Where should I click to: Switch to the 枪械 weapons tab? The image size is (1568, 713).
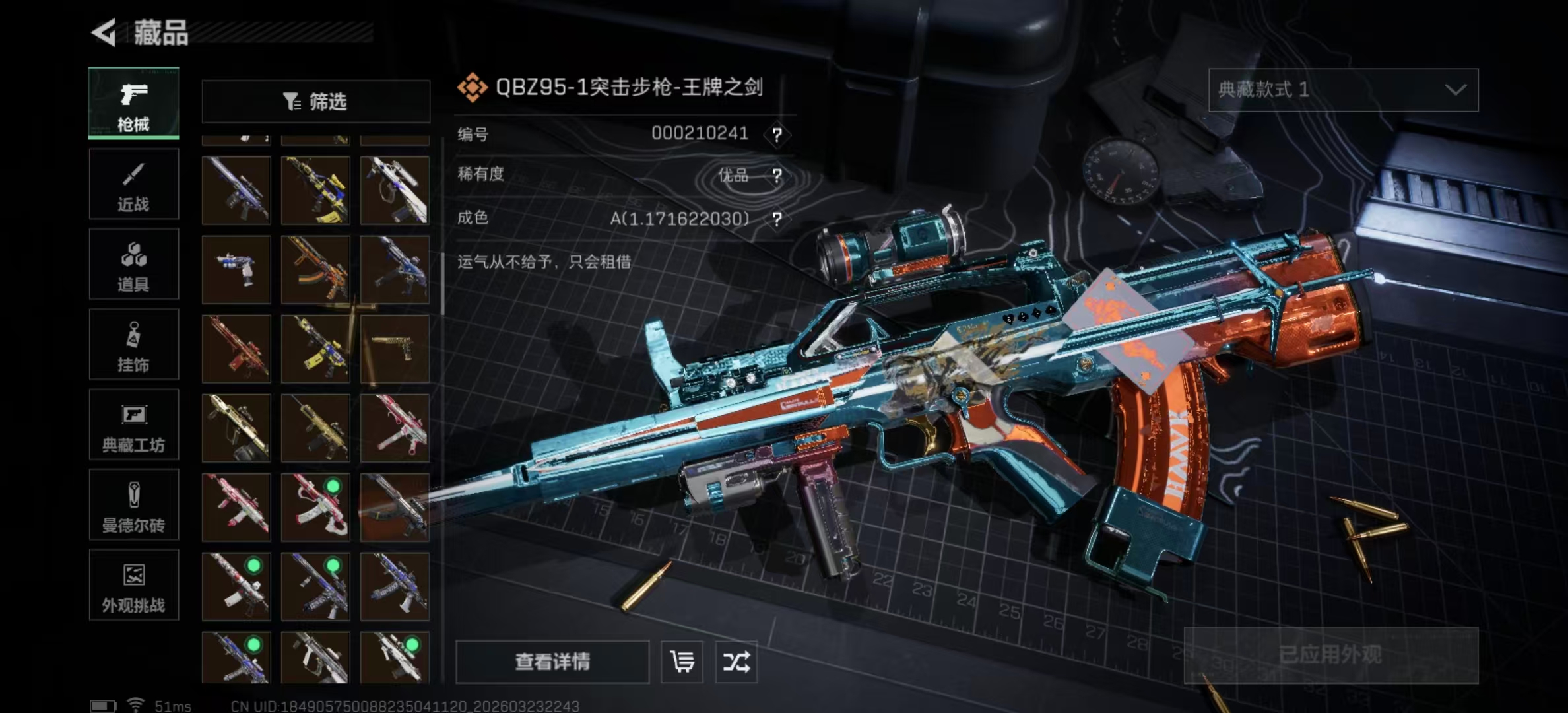pos(133,104)
